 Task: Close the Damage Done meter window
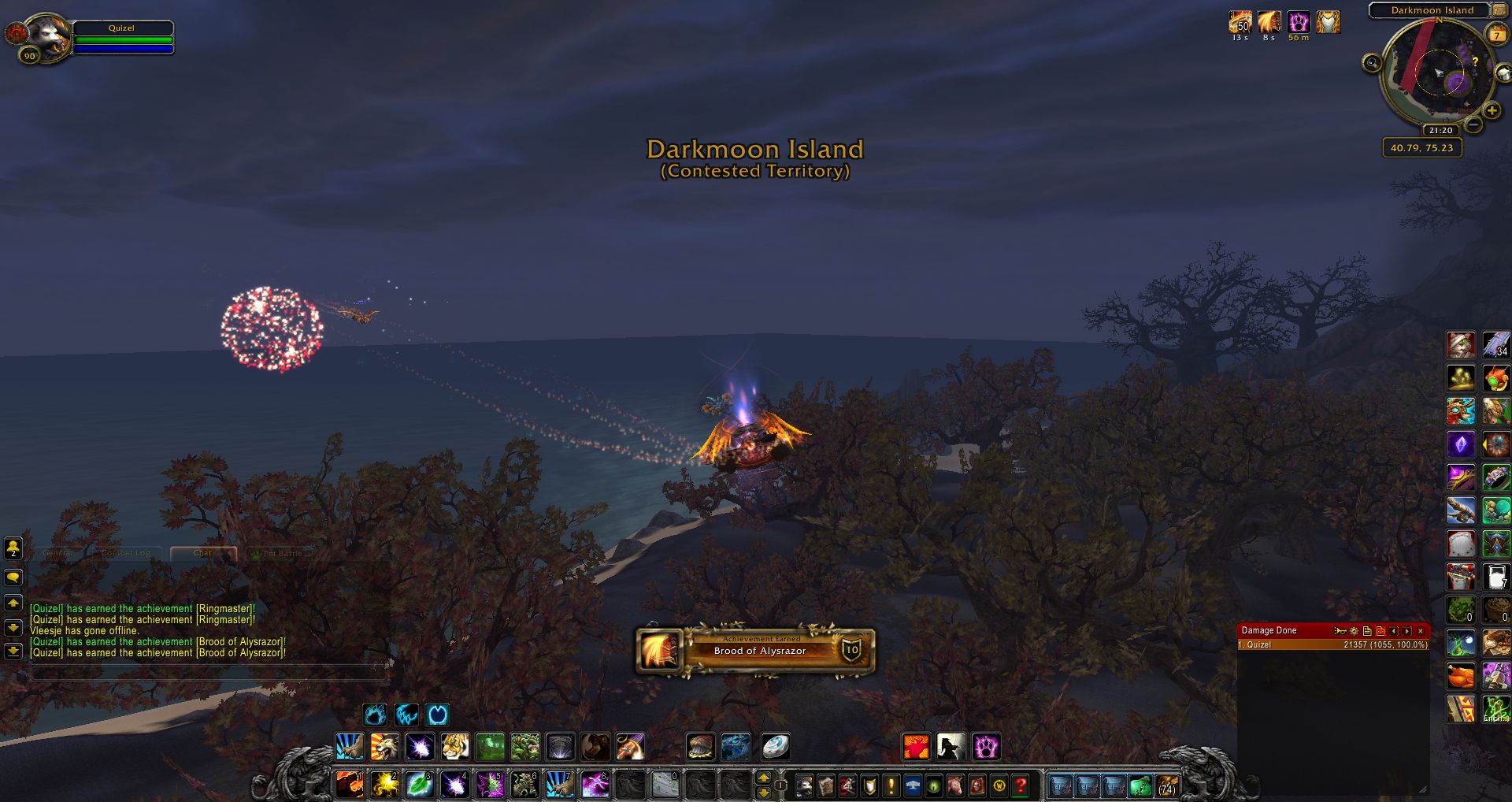1421,631
